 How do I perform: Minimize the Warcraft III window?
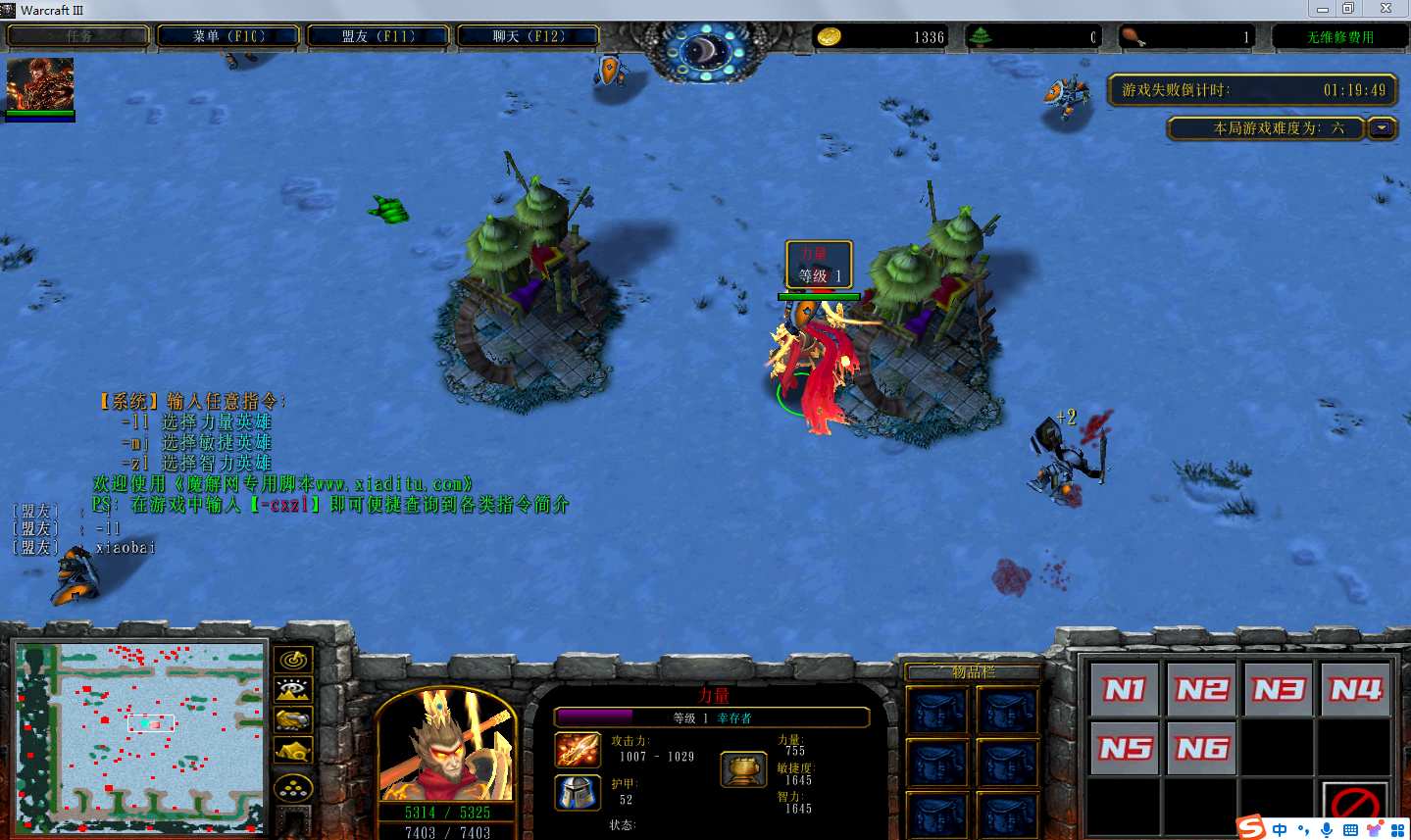(x=1322, y=9)
